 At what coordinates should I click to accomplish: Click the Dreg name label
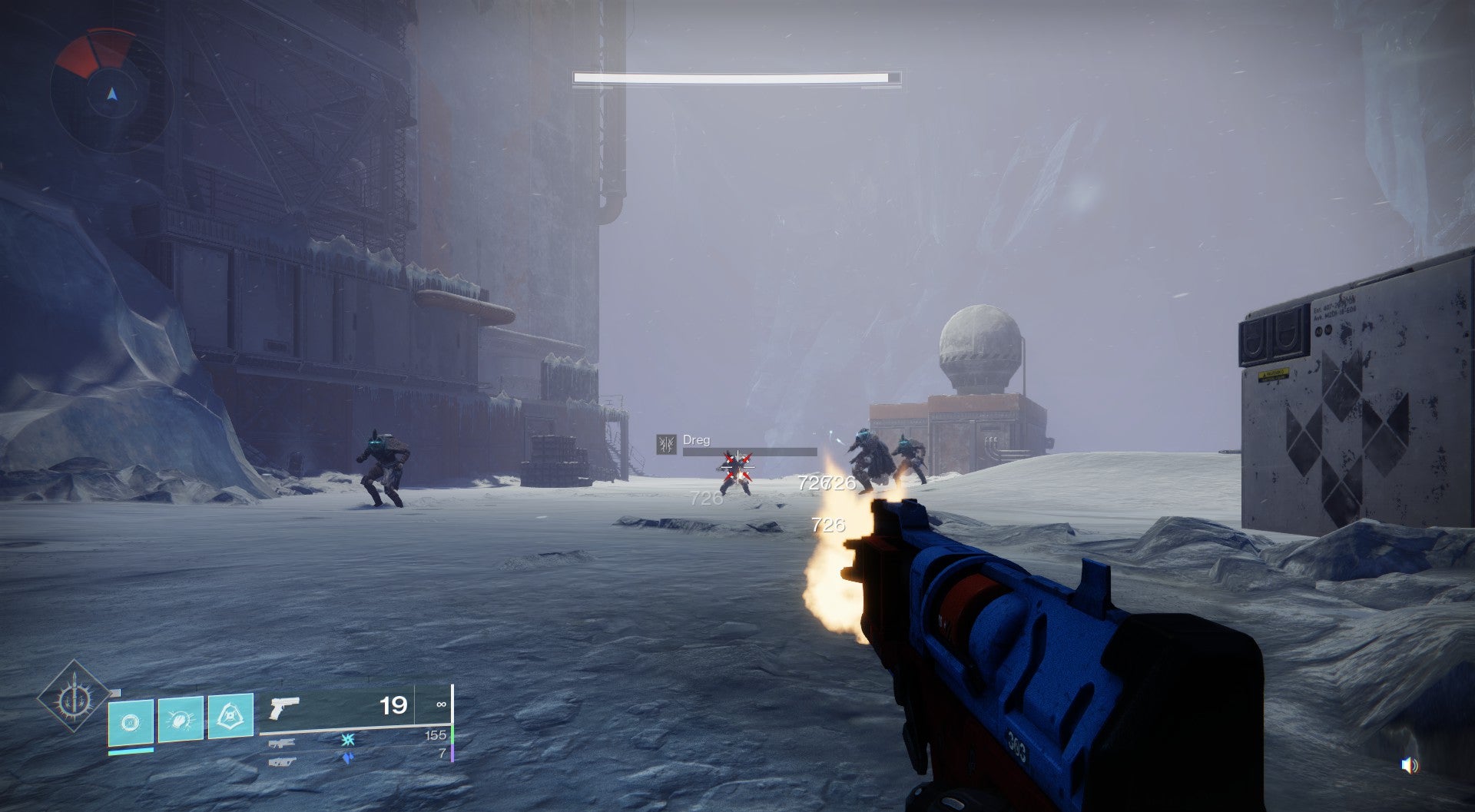[696, 441]
